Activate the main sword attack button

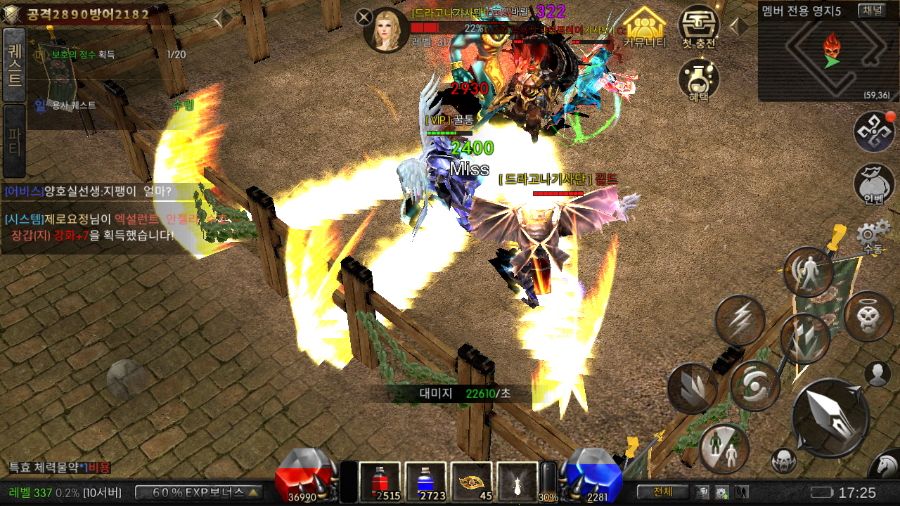click(x=829, y=416)
